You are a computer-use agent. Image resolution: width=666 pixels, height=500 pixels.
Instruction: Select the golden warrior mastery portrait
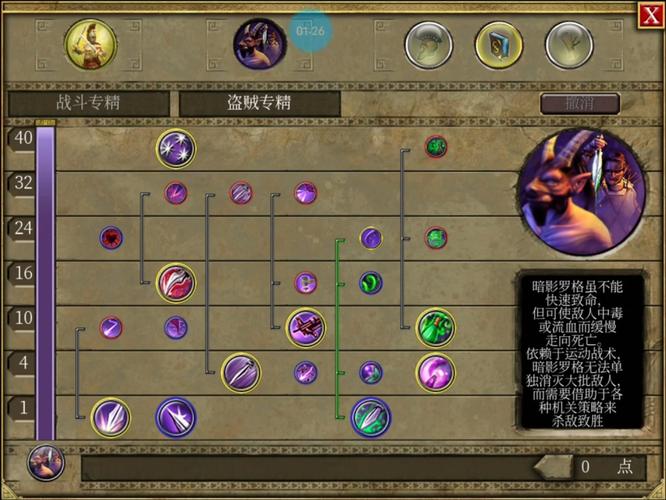[88, 43]
